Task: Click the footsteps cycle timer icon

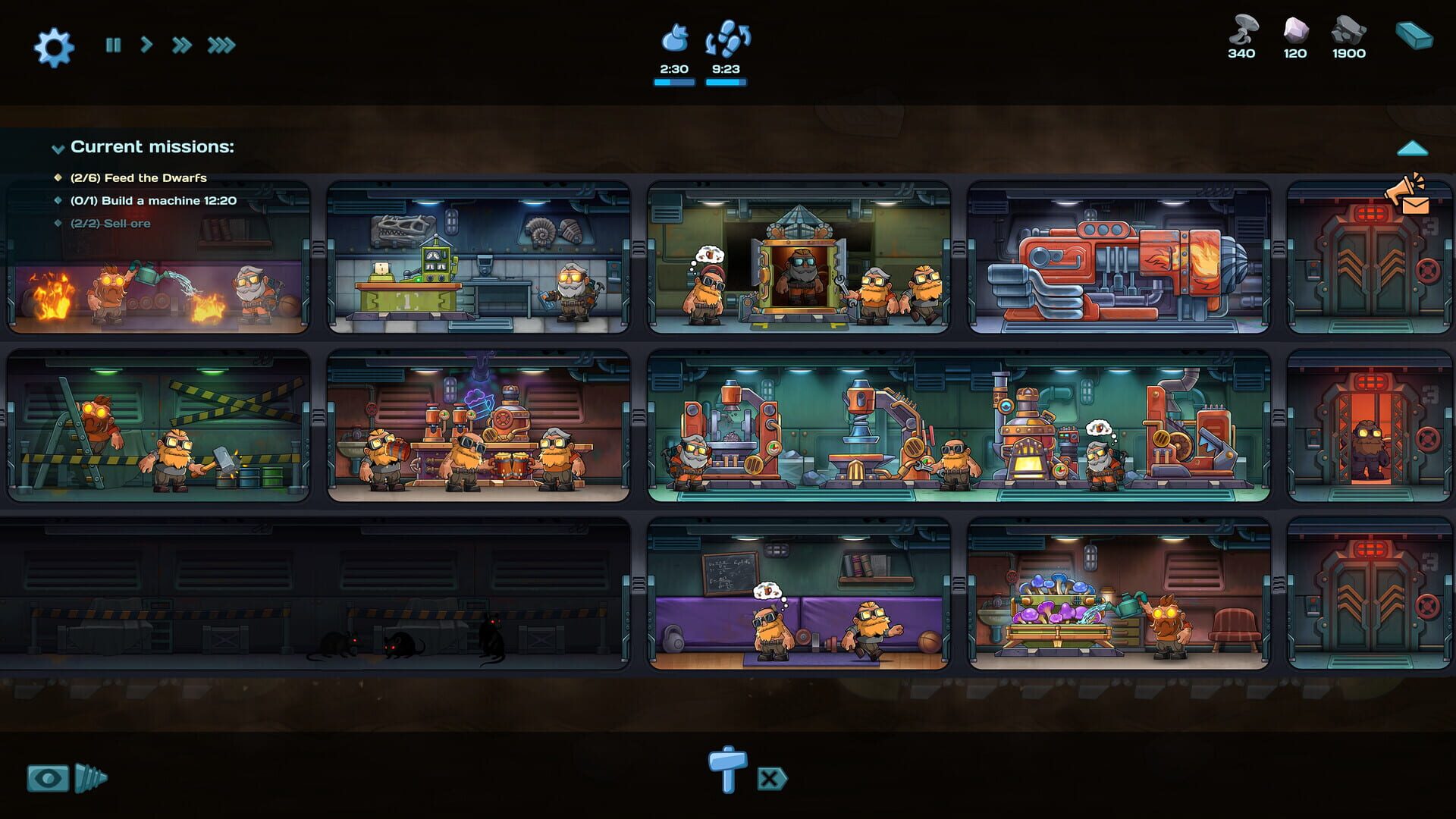Action: [730, 36]
